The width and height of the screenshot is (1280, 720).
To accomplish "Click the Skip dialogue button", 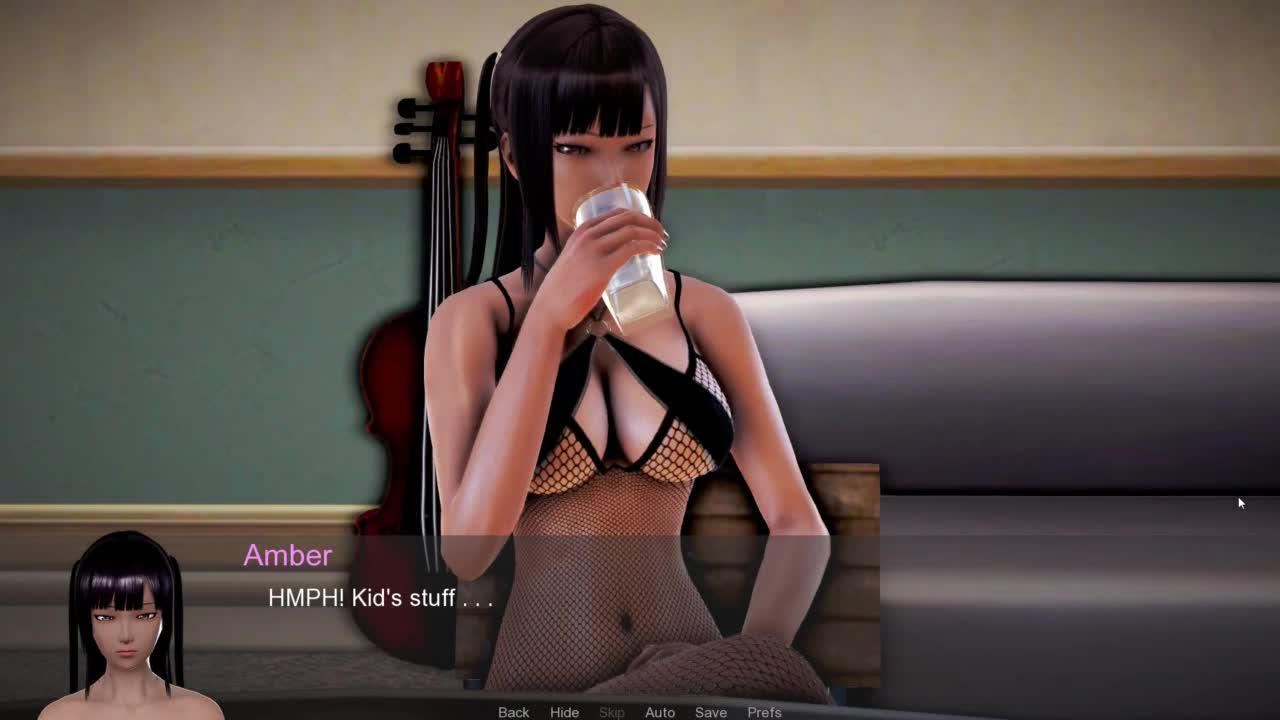I will (x=612, y=712).
